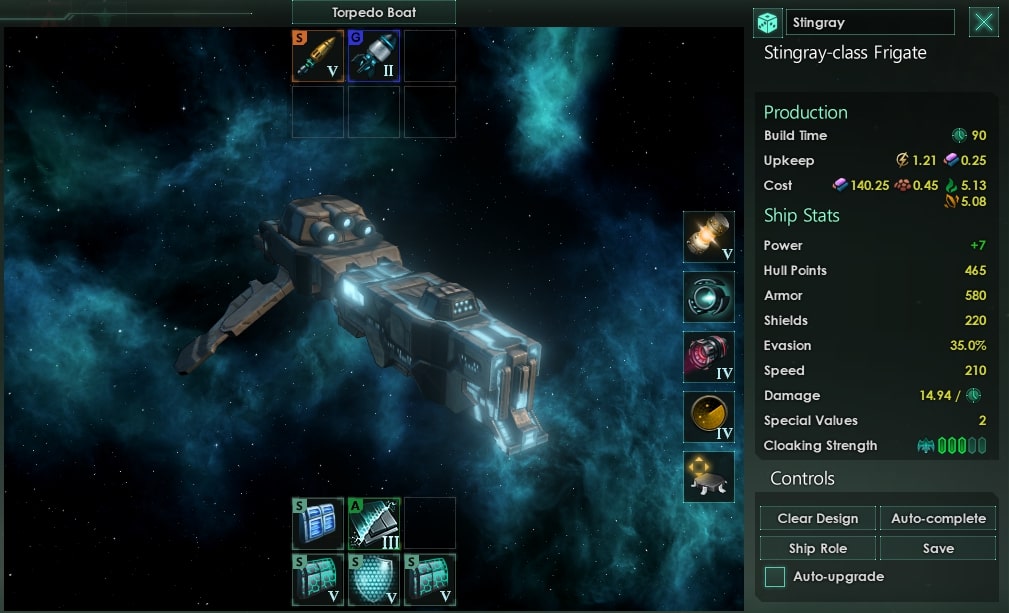The image size is (1009, 613).
Task: Click the blue crystal plating S-slot
Action: (318, 523)
